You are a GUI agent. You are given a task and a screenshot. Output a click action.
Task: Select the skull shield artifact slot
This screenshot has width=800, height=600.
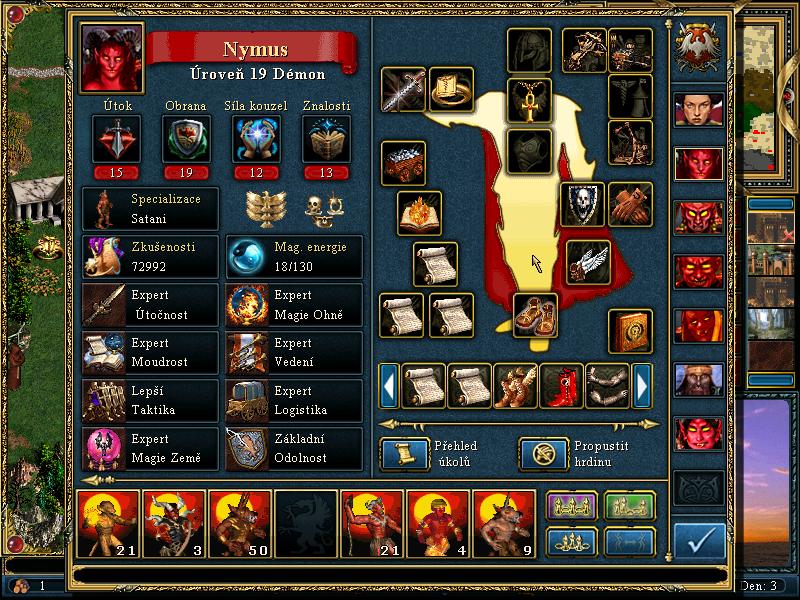point(582,204)
